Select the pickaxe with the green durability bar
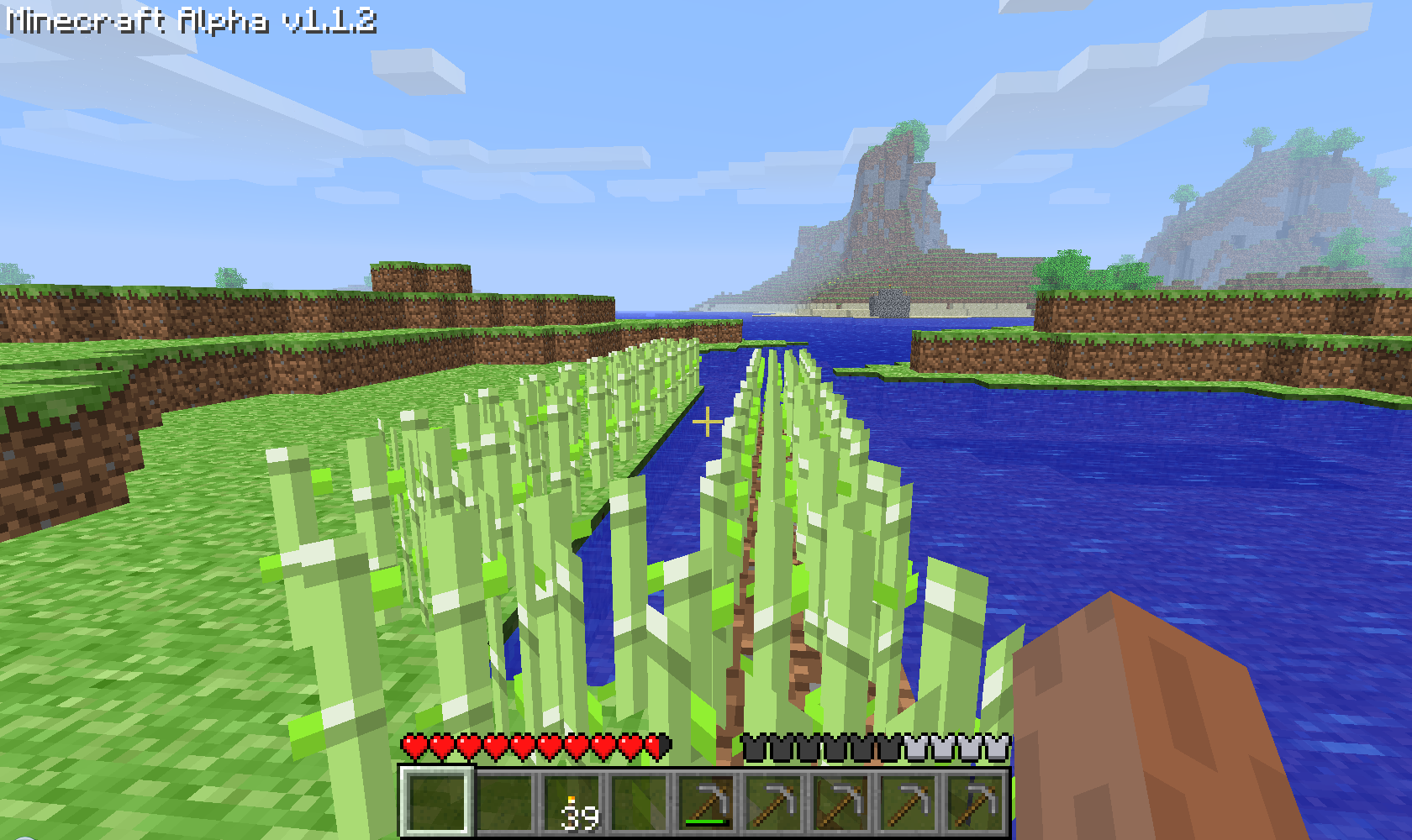The height and width of the screenshot is (840, 1412). click(x=706, y=803)
